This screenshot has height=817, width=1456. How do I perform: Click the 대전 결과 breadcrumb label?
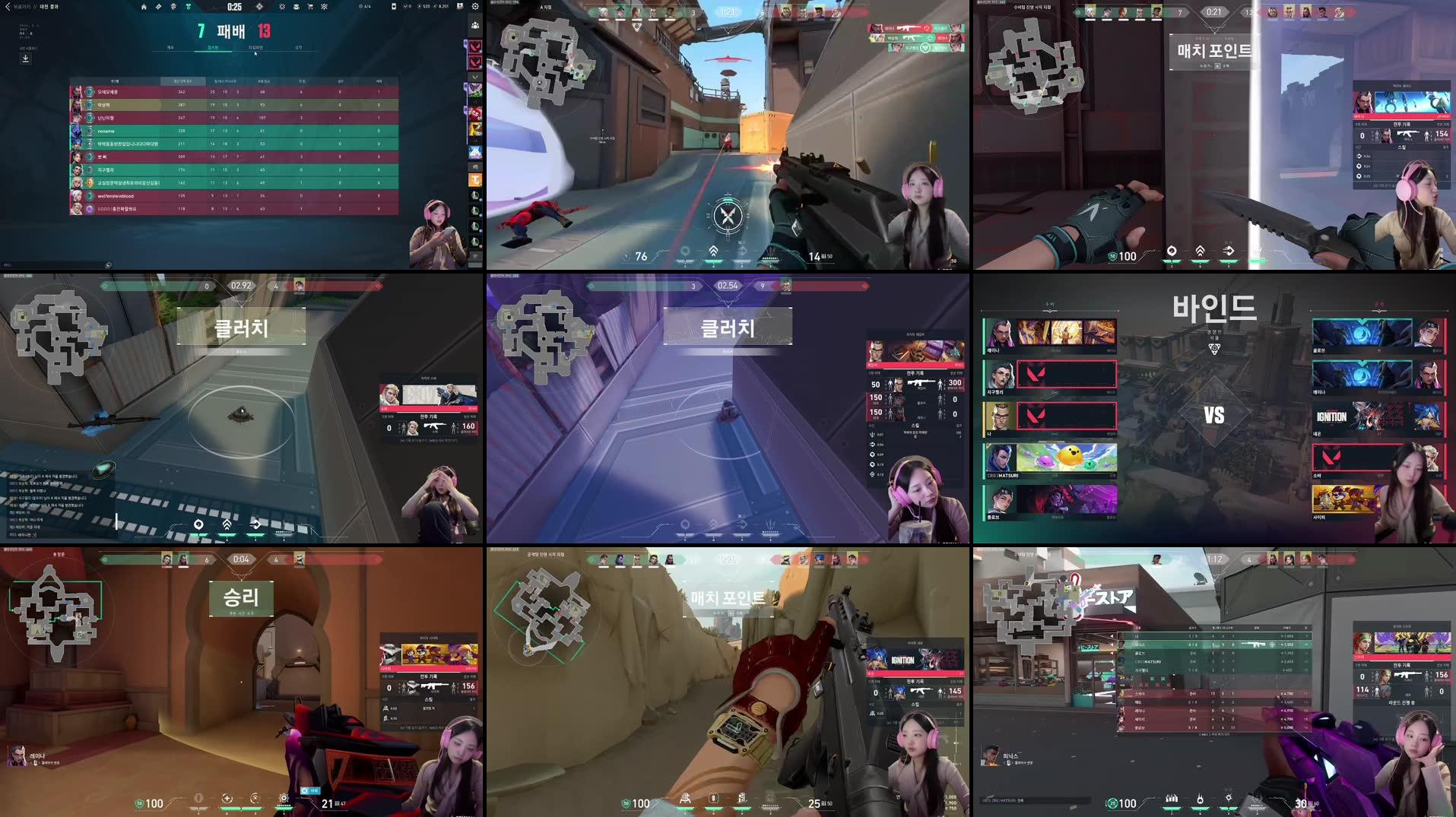coord(49,7)
